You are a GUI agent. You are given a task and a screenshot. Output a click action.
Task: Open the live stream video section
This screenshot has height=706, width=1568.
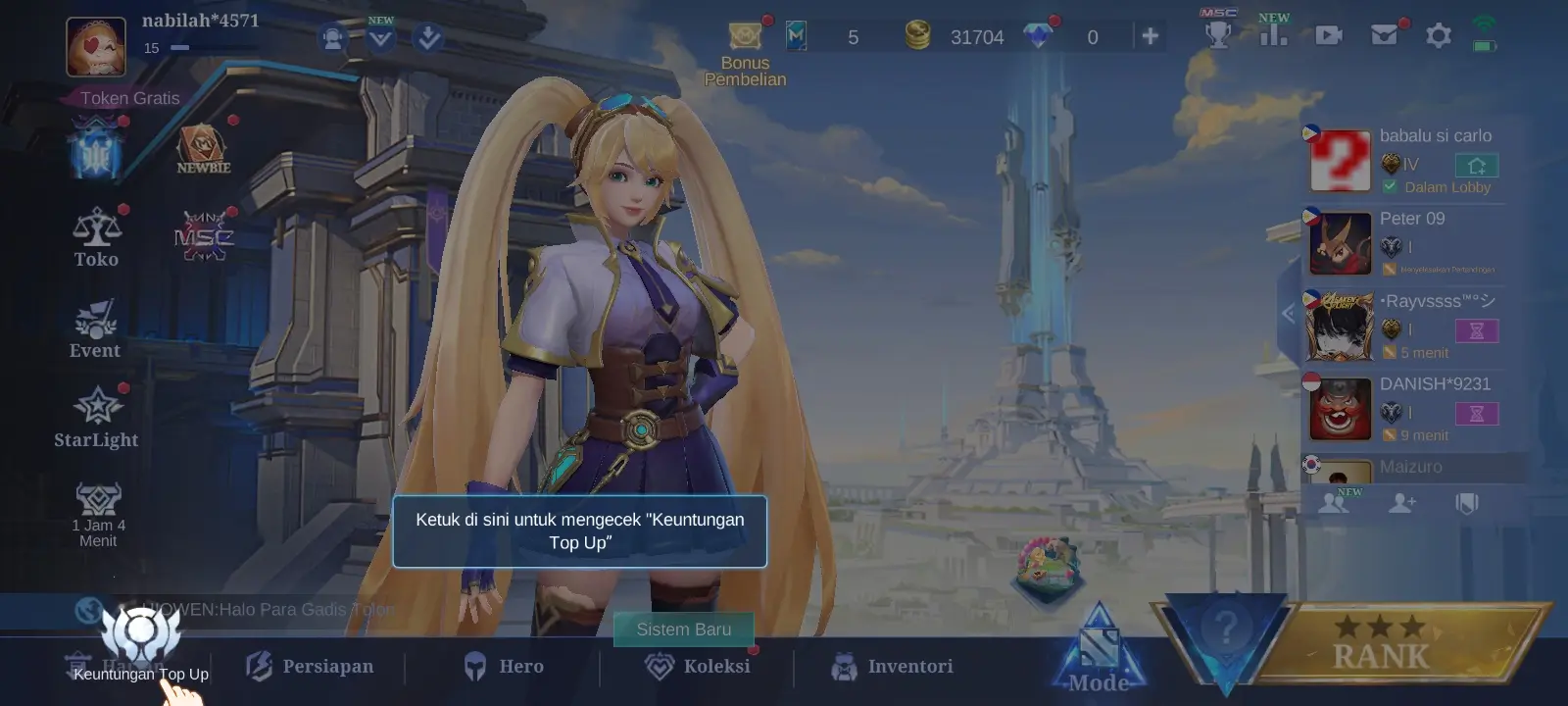click(x=1328, y=34)
